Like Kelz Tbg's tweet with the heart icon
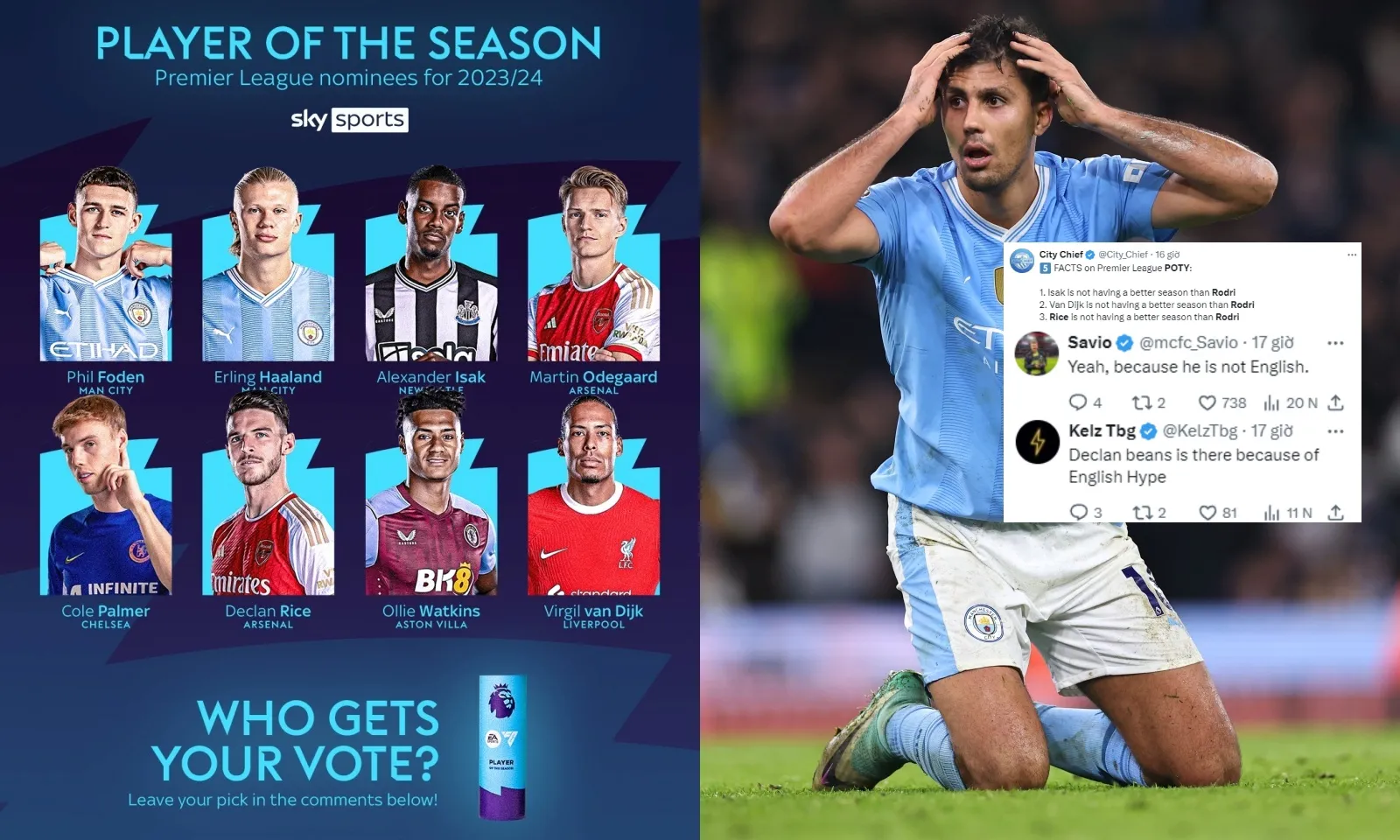Viewport: 1400px width, 840px height. coord(1207,512)
